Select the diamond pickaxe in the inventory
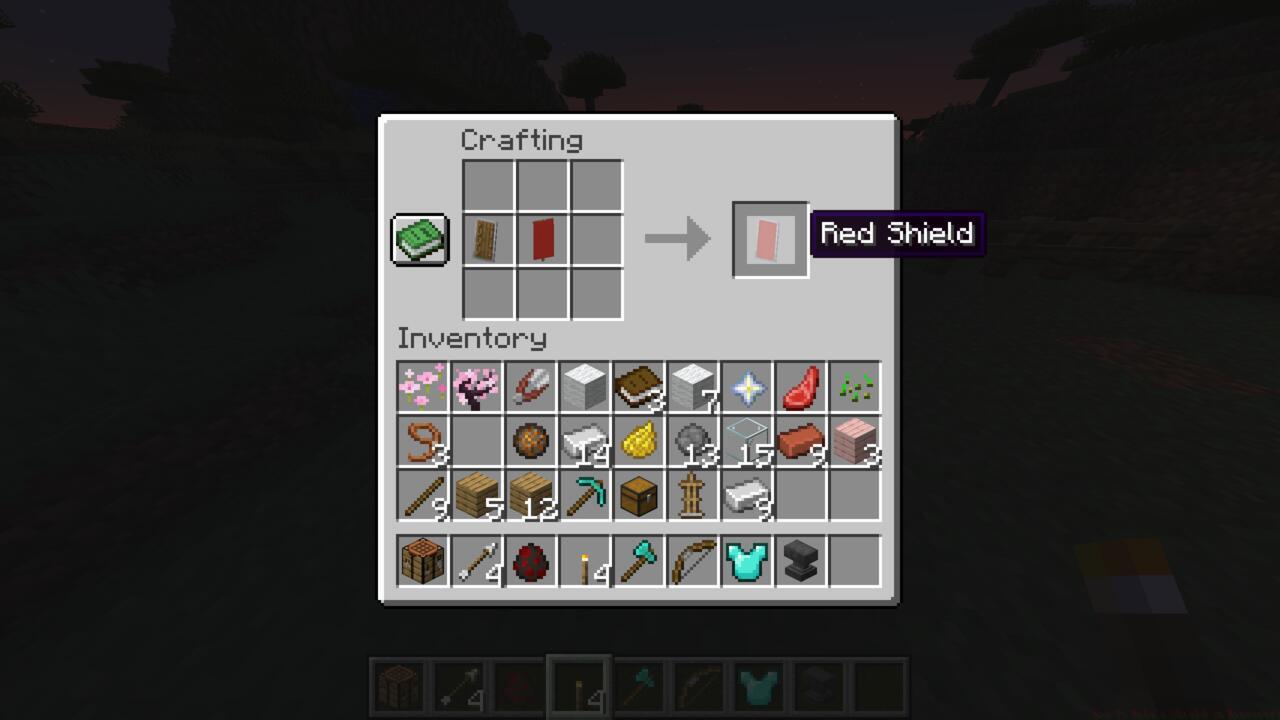Image resolution: width=1280 pixels, height=720 pixels. pos(585,497)
